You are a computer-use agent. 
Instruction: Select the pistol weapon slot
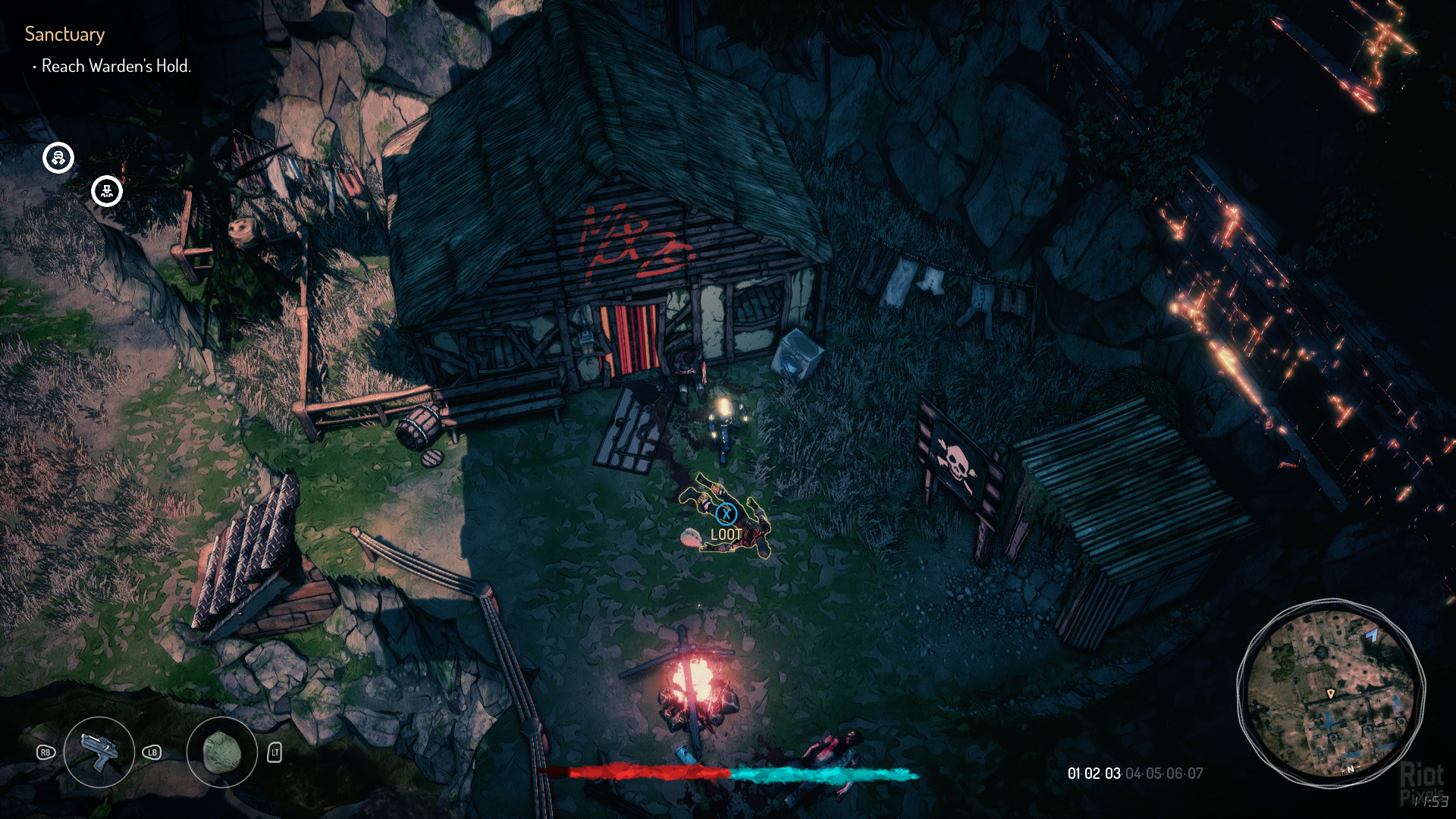click(x=99, y=752)
